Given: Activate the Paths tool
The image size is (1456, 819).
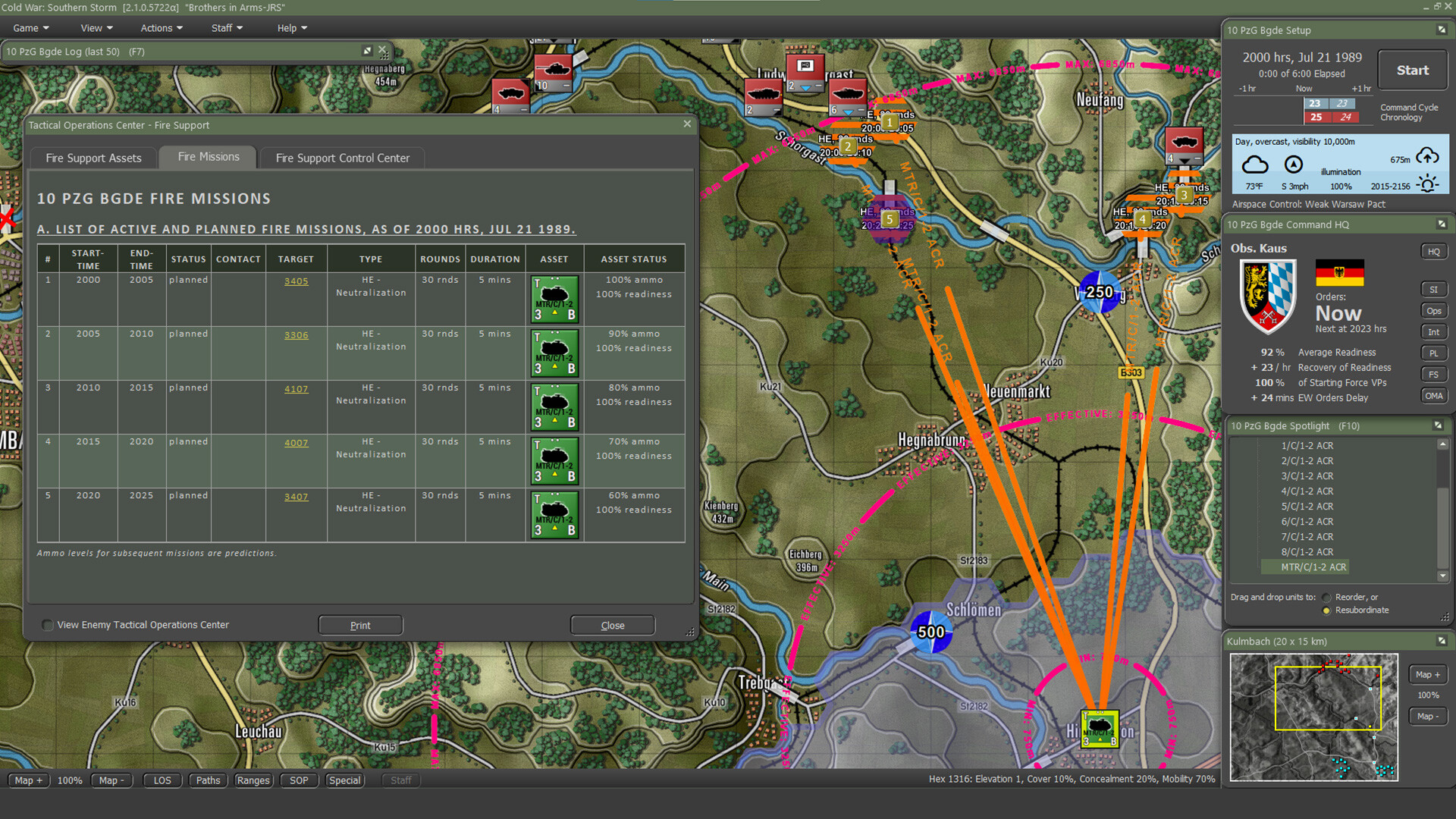Looking at the screenshot, I should 208,780.
